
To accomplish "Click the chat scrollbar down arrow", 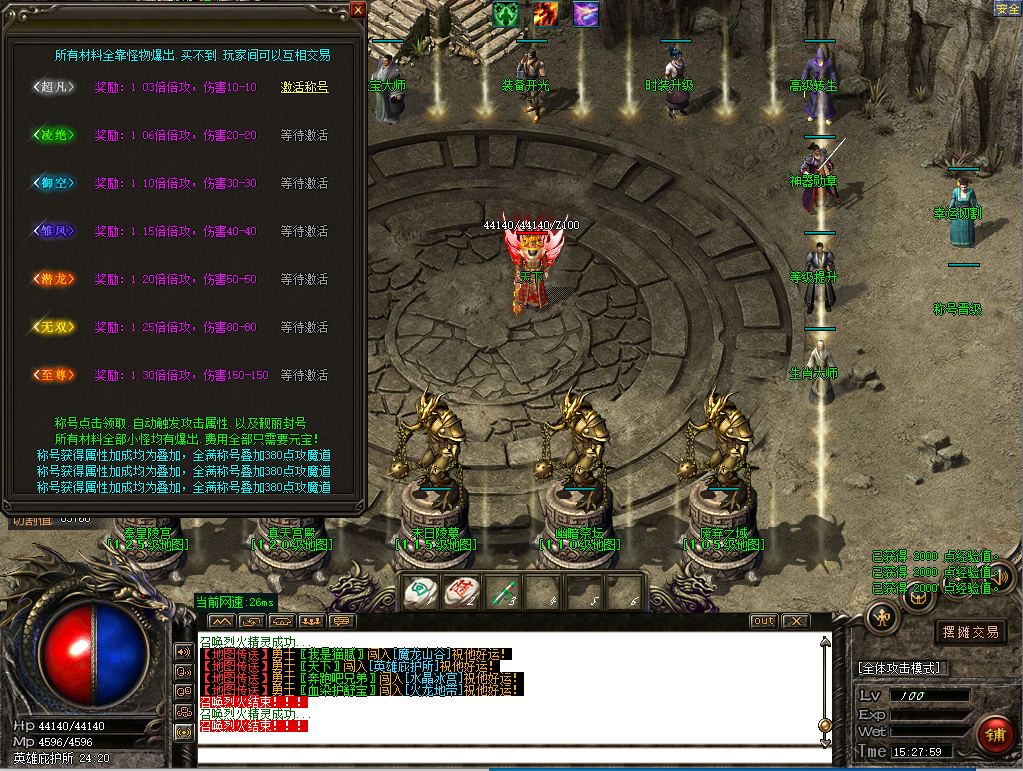I will point(825,741).
